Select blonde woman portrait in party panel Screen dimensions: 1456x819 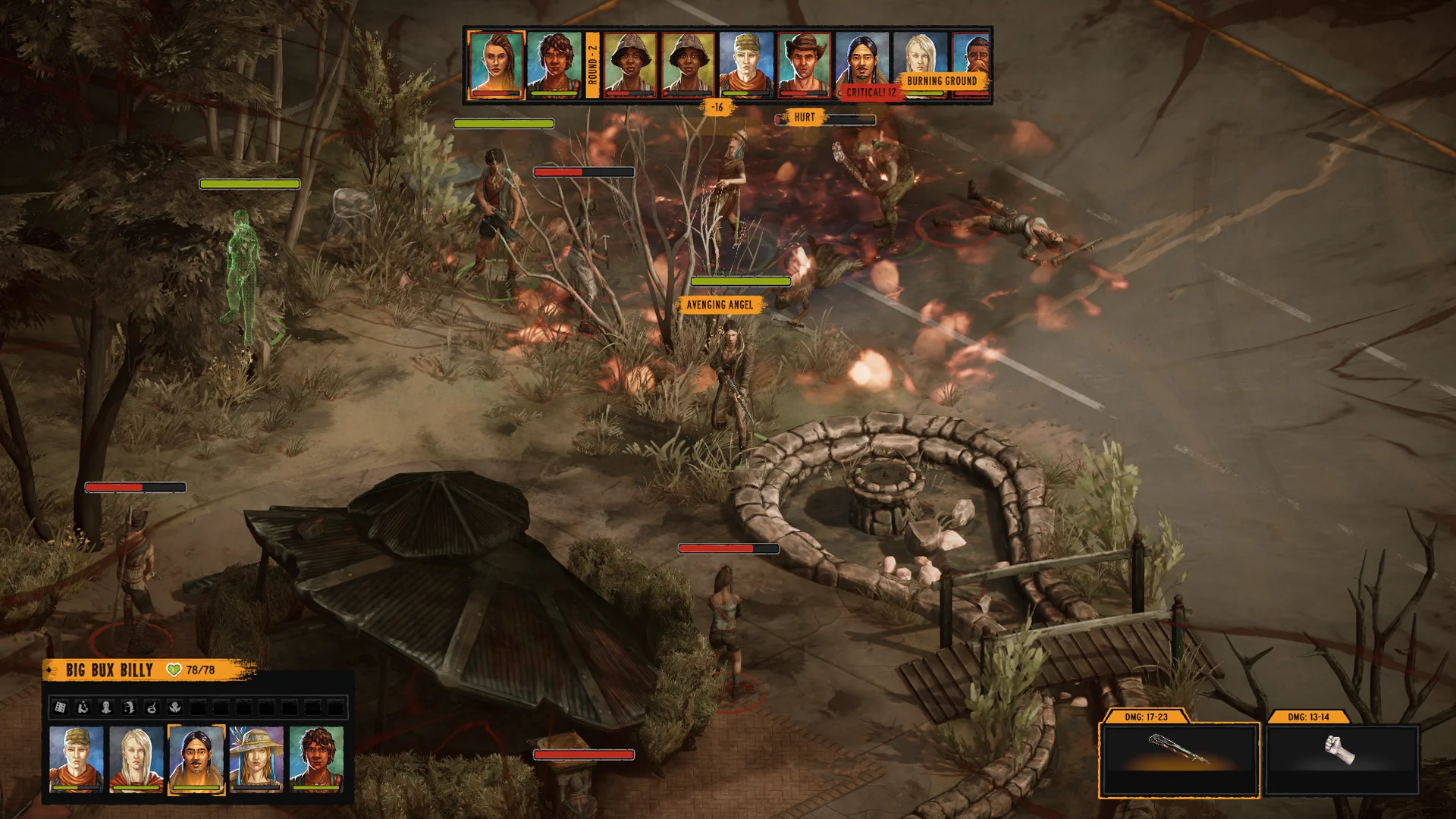[136, 758]
